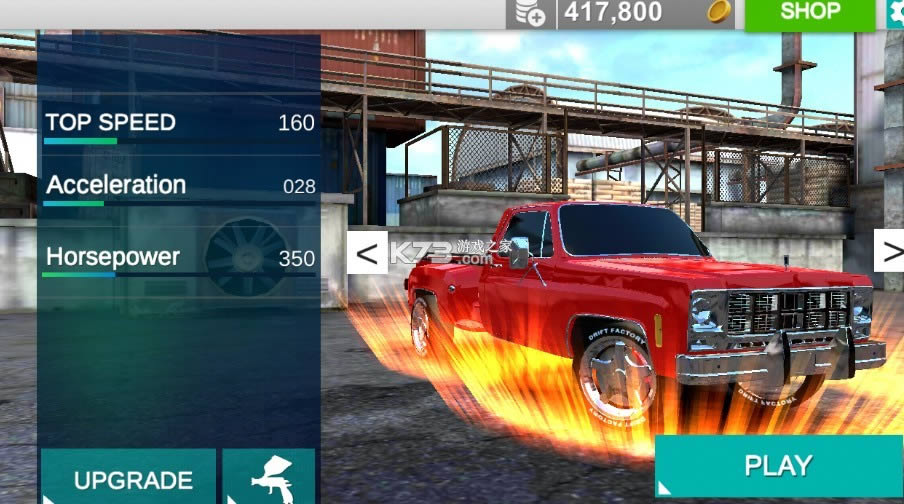Open the green SHOP button

(x=810, y=13)
